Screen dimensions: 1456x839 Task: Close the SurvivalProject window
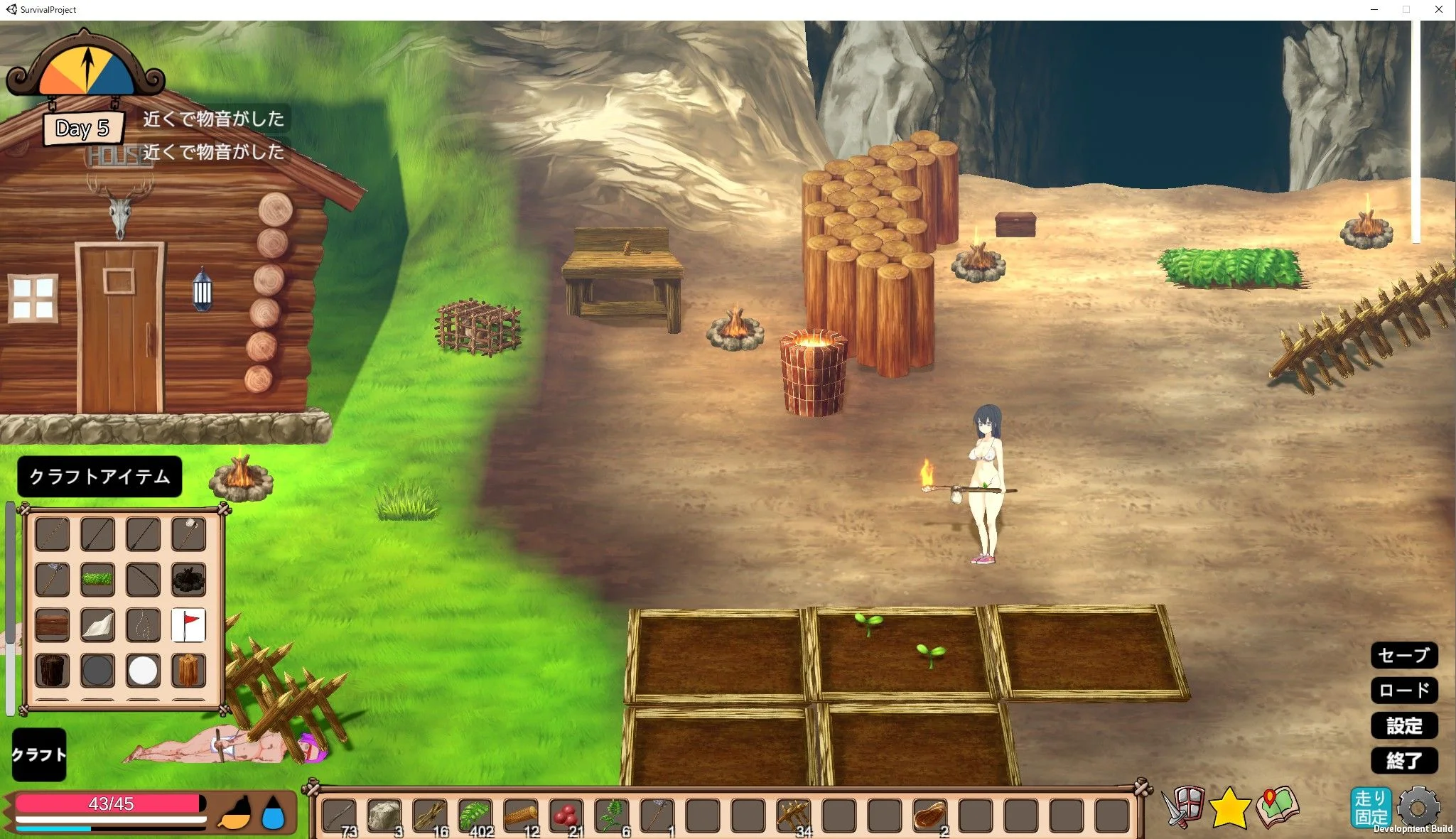[1438, 10]
